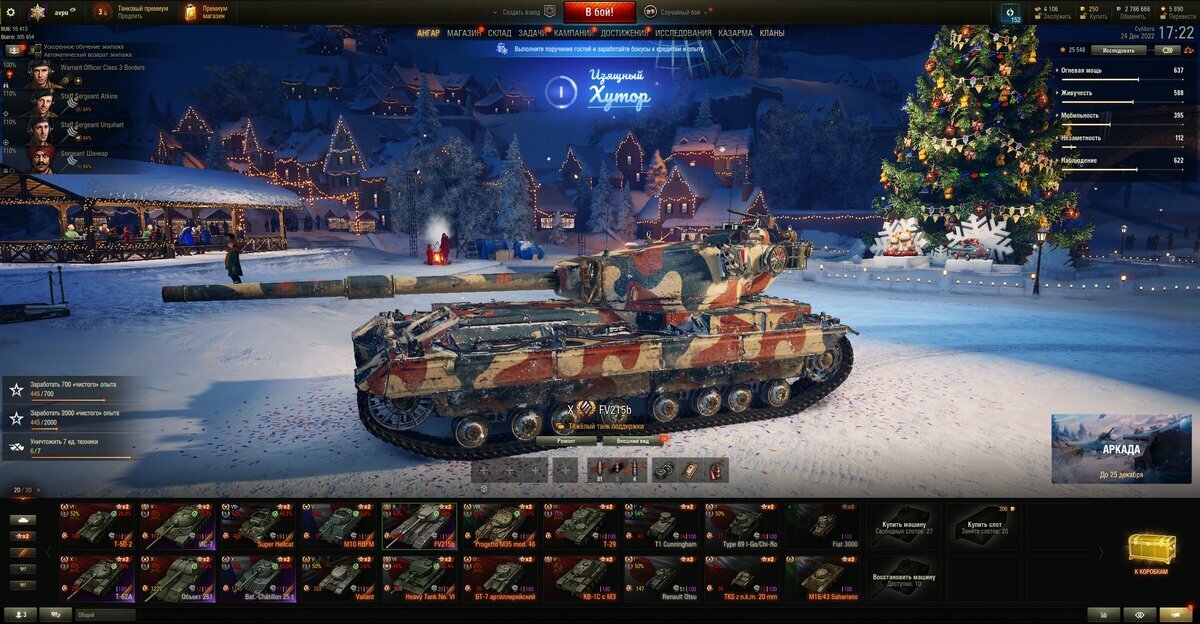Open the КЛАНЫ tab
1200x624 pixels.
(x=772, y=33)
